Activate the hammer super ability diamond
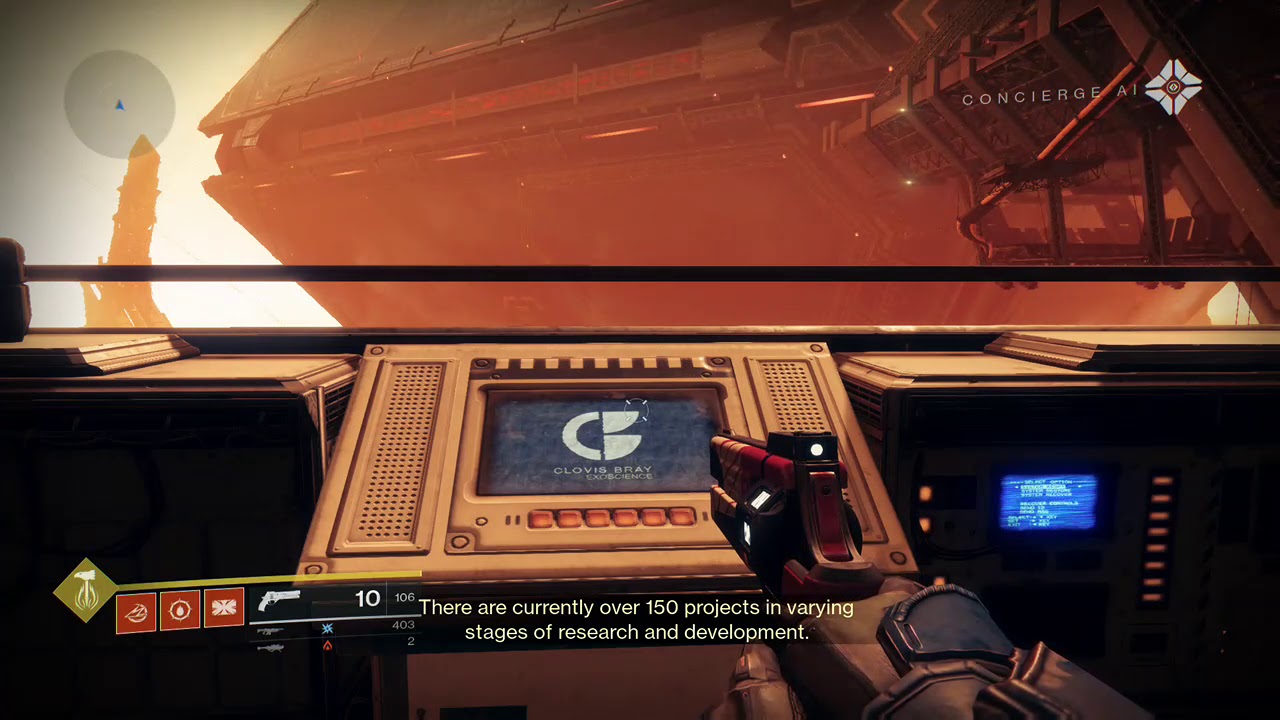The width and height of the screenshot is (1280, 720). [86, 590]
